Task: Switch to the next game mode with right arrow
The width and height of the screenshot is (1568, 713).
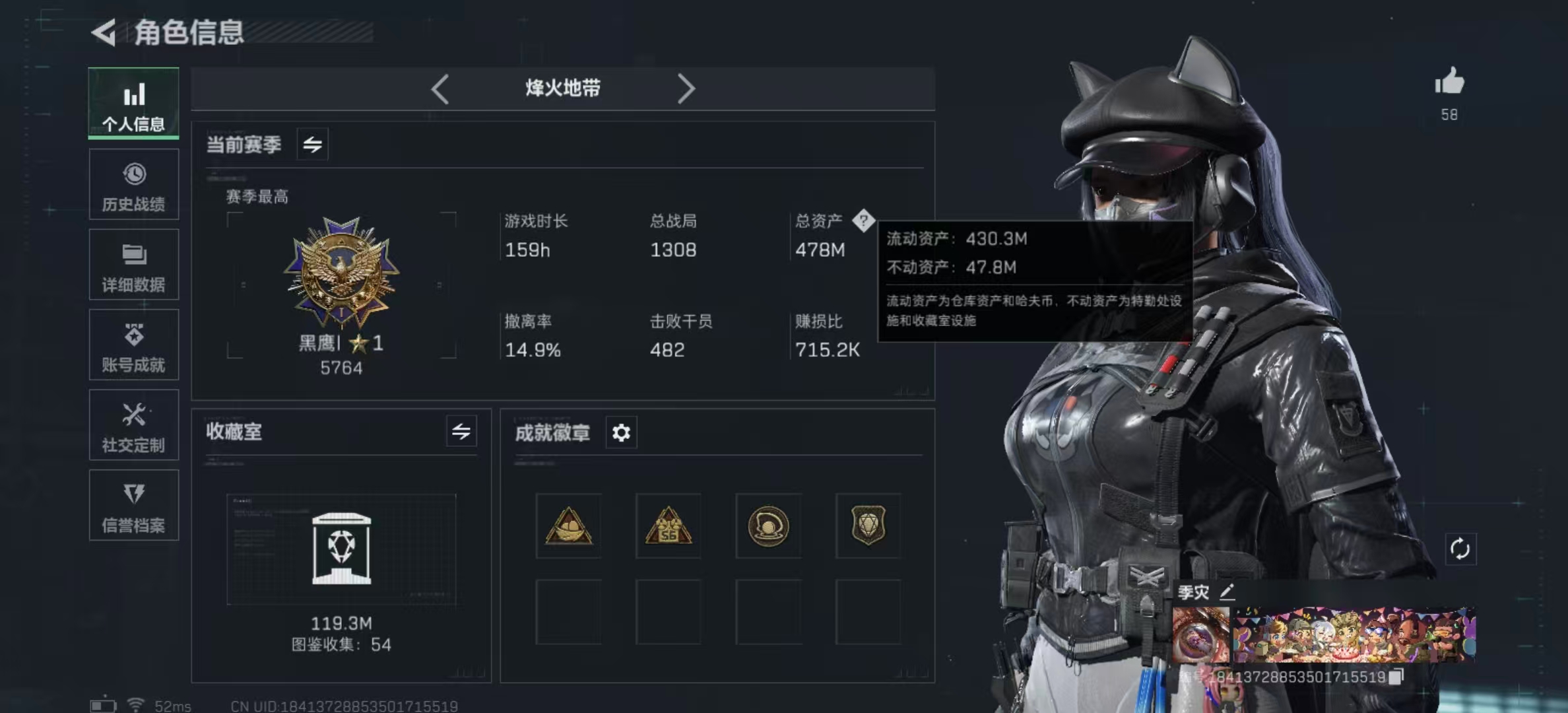Action: click(x=686, y=88)
